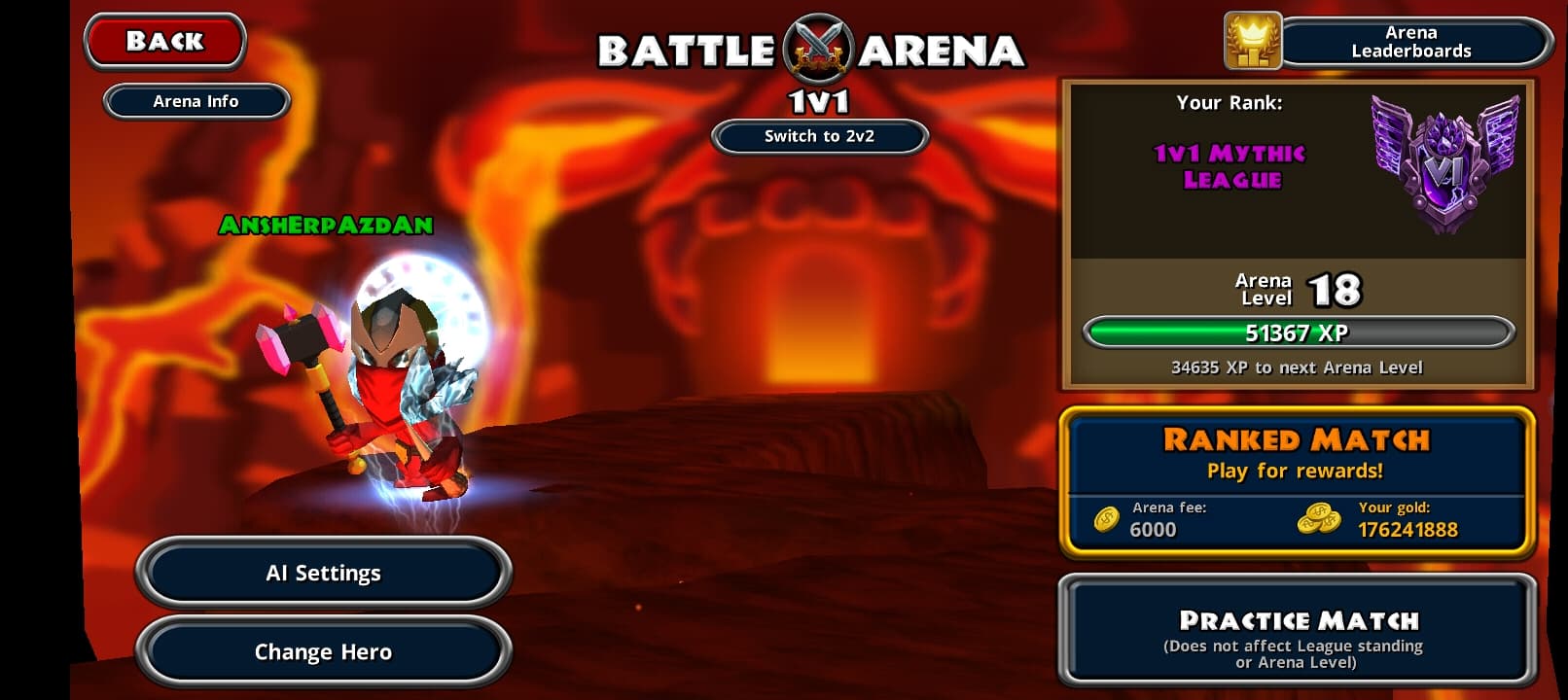Choose Change Hero
1568x700 pixels.
point(323,651)
